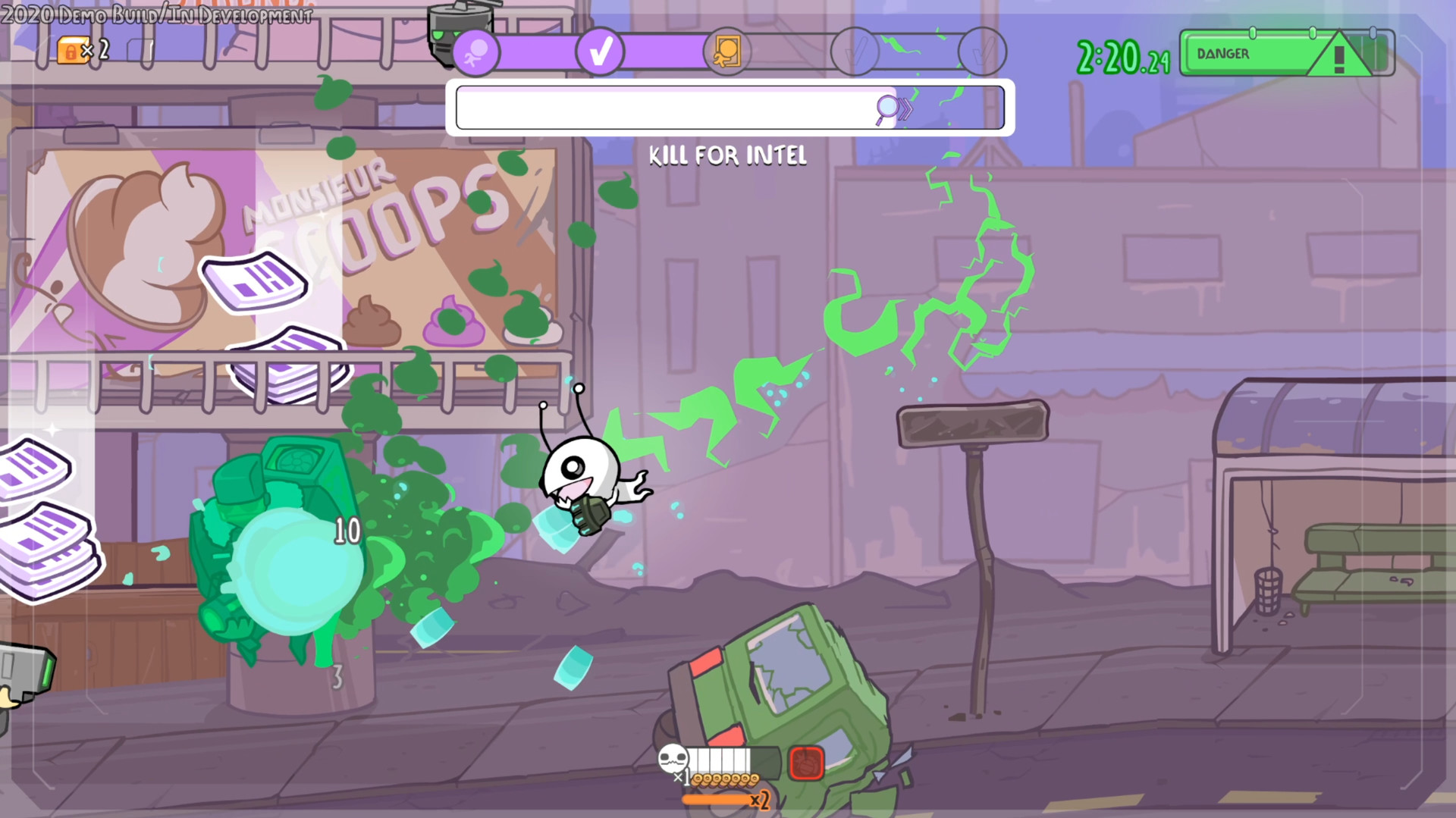Click the 2020 Demo Build text

158,13
